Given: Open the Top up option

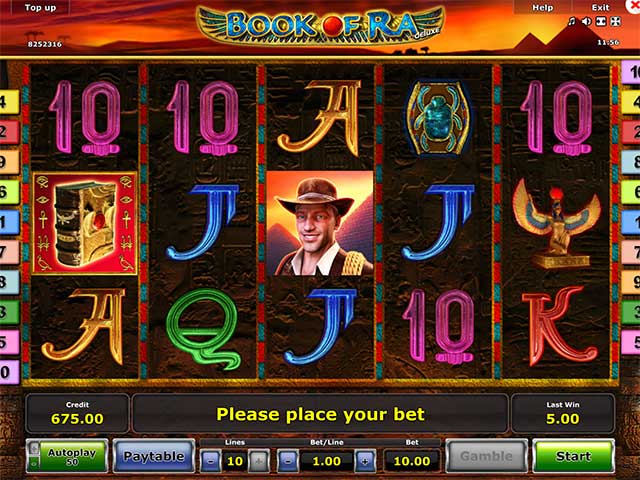Looking at the screenshot, I should point(40,7).
